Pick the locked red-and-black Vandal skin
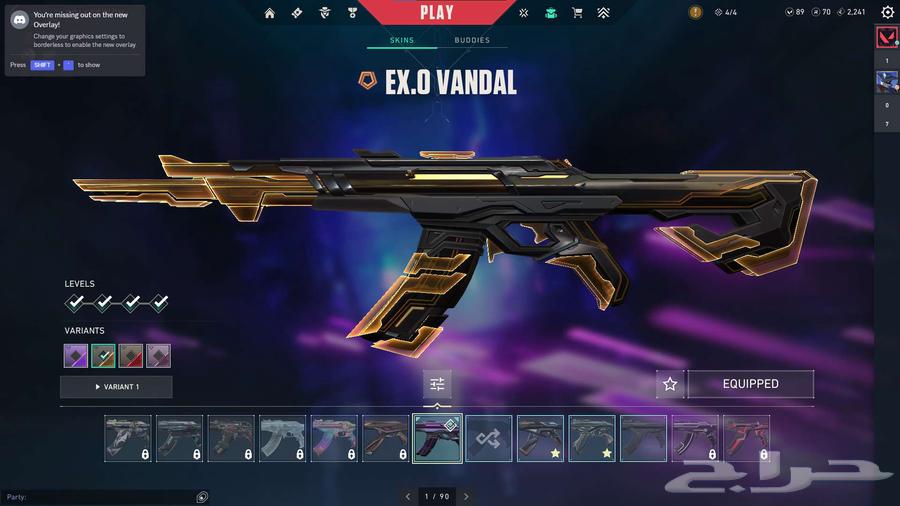This screenshot has height=506, width=900. pos(746,438)
